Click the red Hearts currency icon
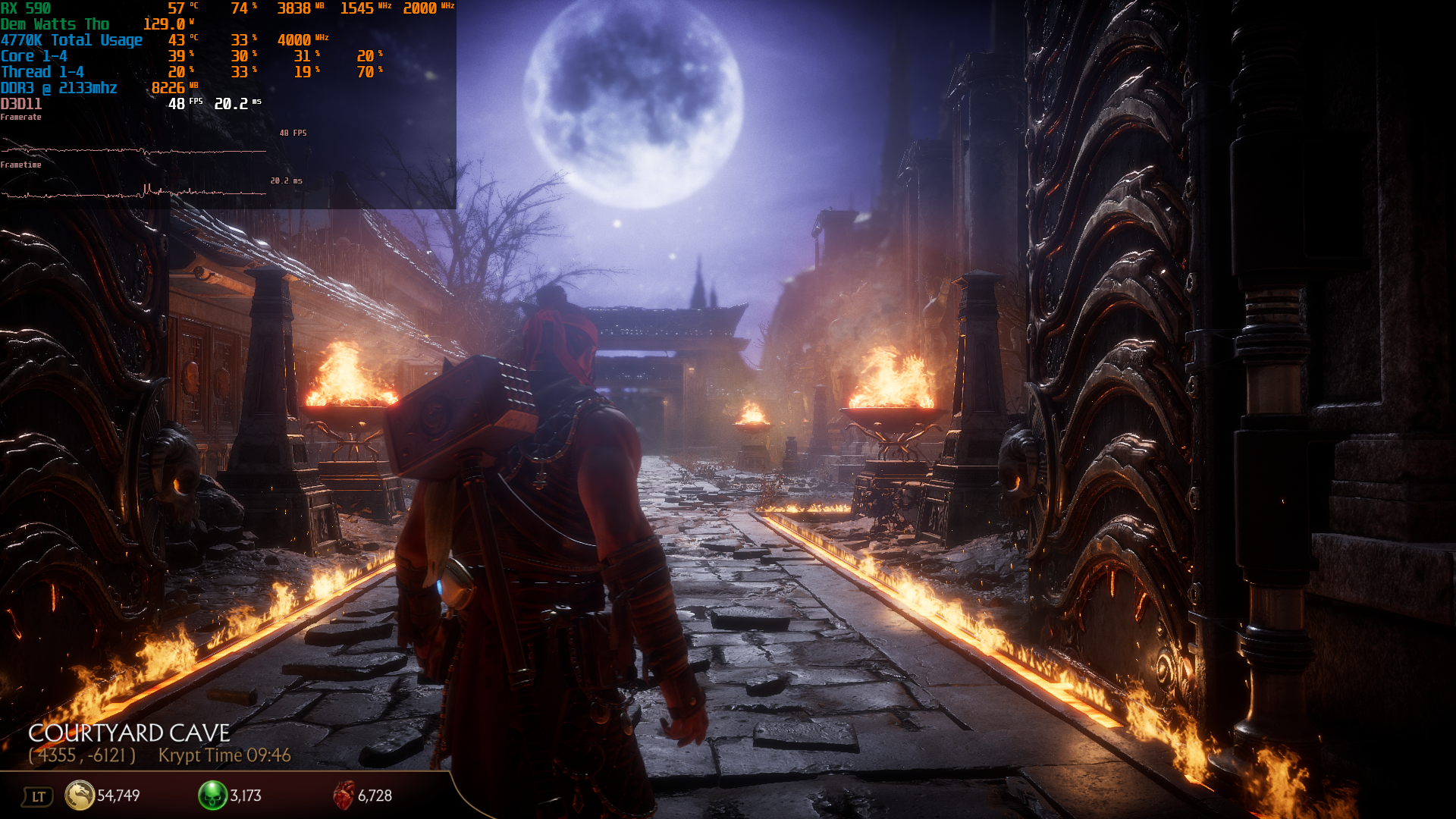The image size is (1456, 819). tap(344, 795)
